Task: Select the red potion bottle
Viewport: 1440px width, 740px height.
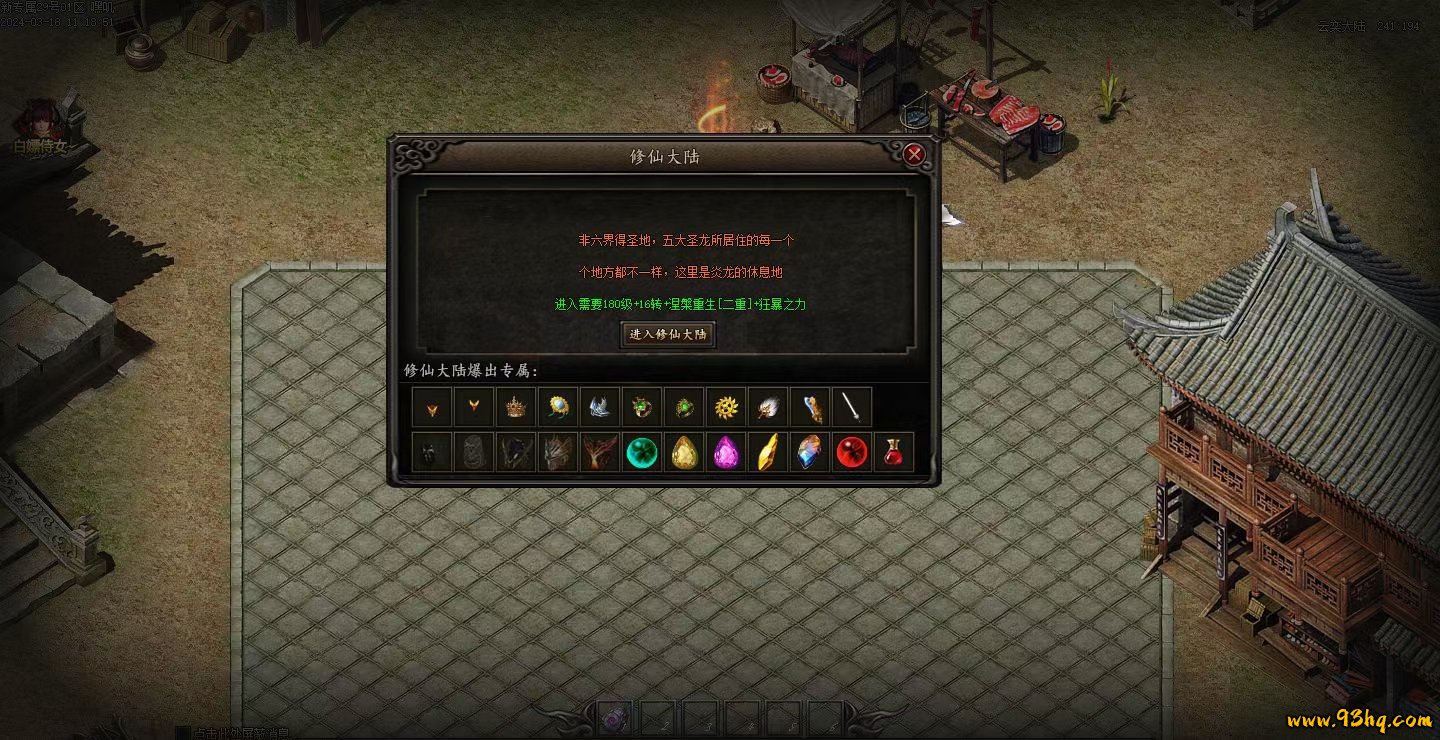Action: [x=894, y=452]
